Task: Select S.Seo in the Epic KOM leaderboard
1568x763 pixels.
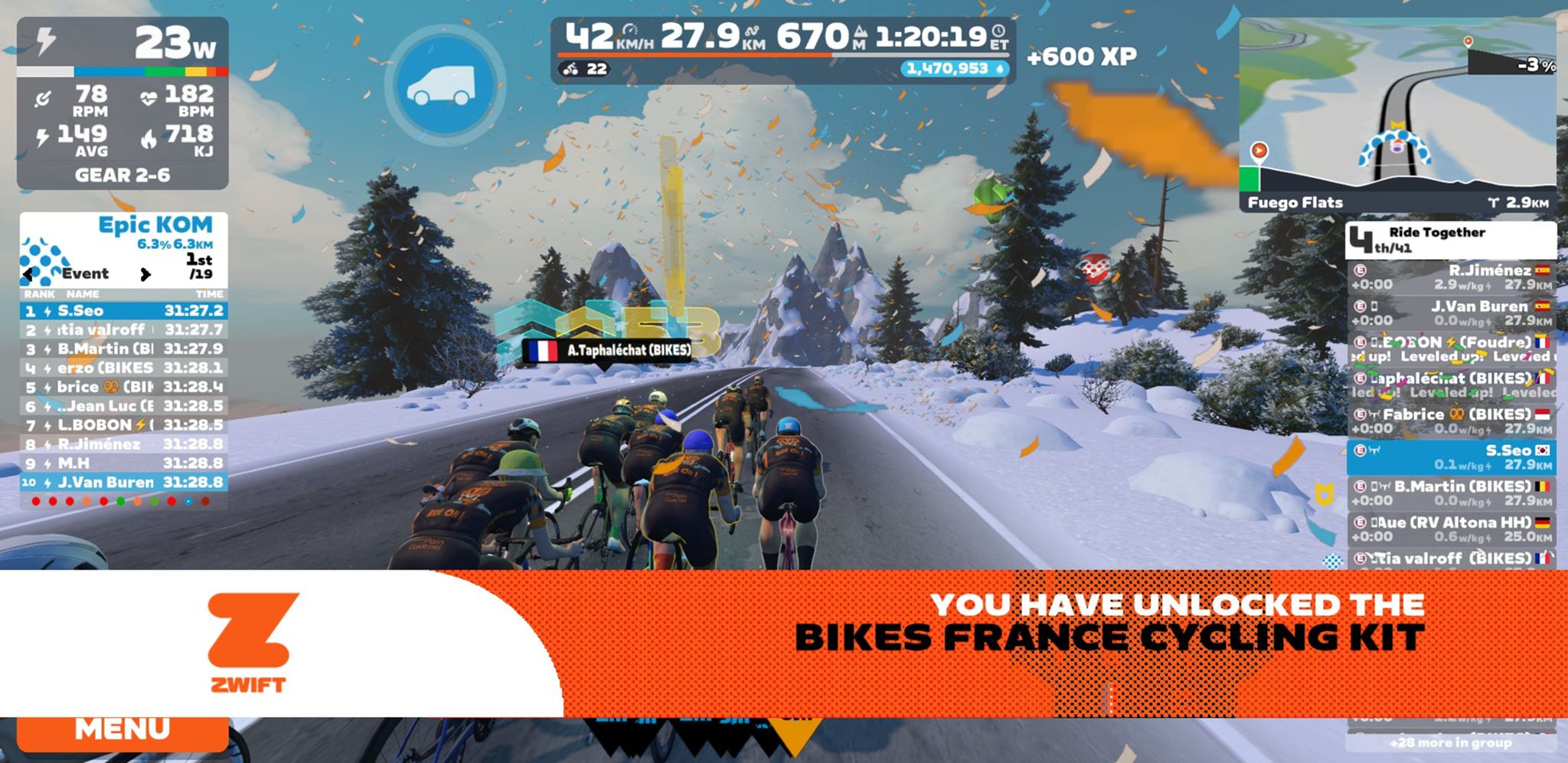Action: click(x=123, y=311)
